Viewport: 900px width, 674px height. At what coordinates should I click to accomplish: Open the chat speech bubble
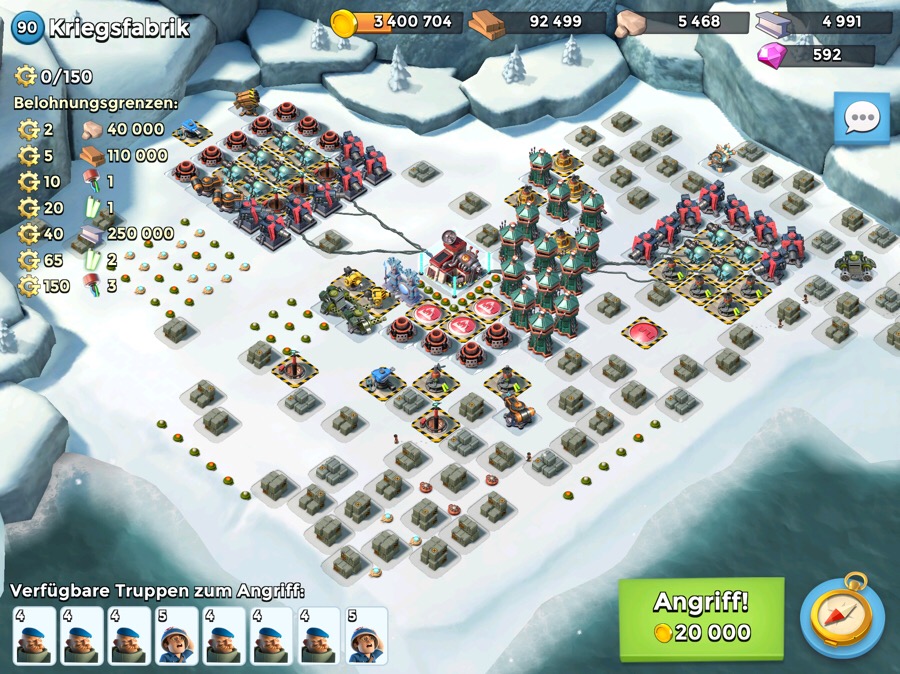click(861, 118)
